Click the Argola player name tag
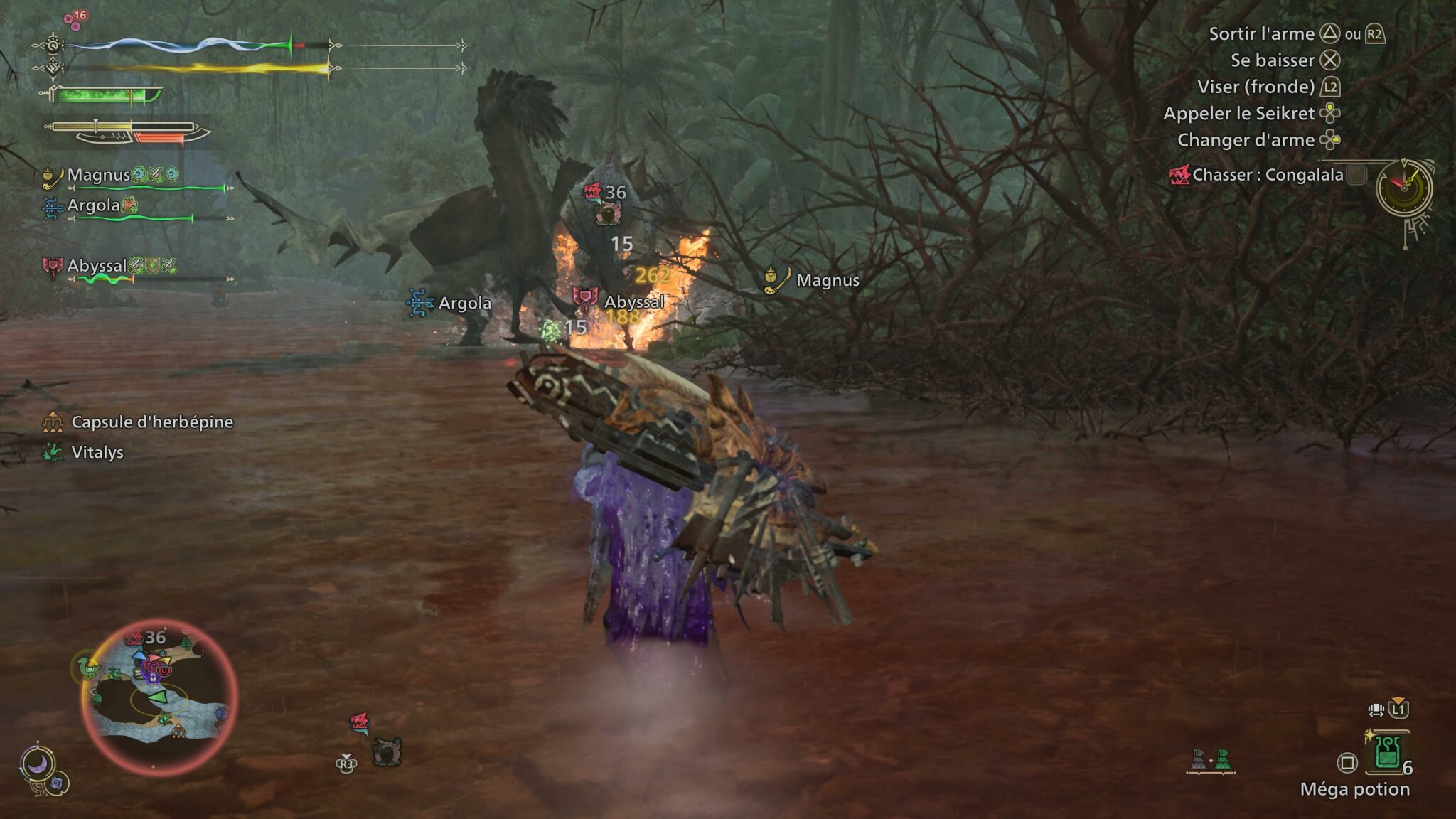The height and width of the screenshot is (819, 1456). tap(464, 303)
